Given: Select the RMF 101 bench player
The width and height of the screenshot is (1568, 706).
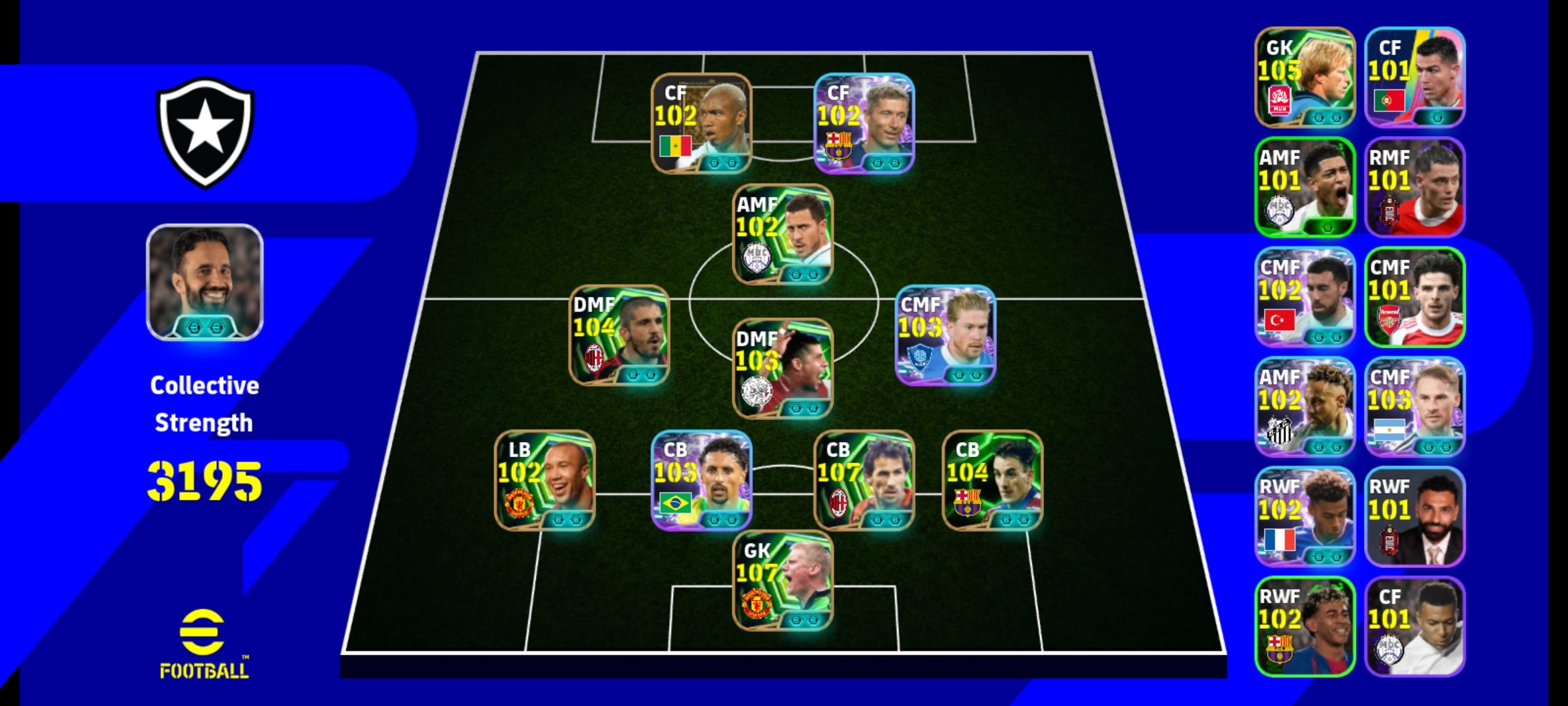Looking at the screenshot, I should click(1414, 187).
